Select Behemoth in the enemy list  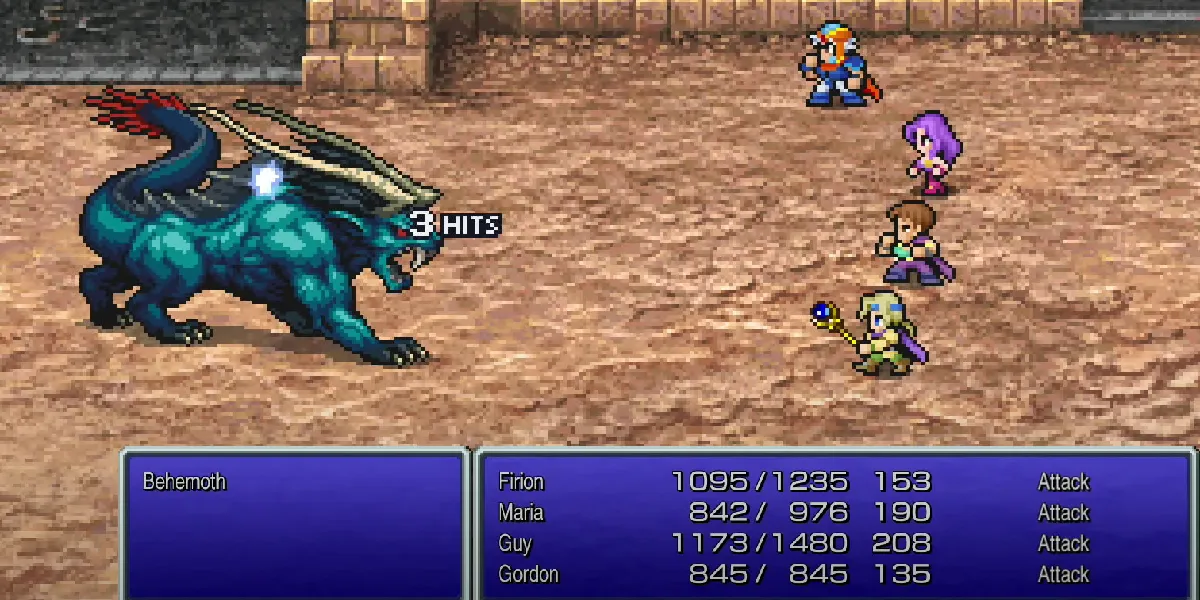184,482
